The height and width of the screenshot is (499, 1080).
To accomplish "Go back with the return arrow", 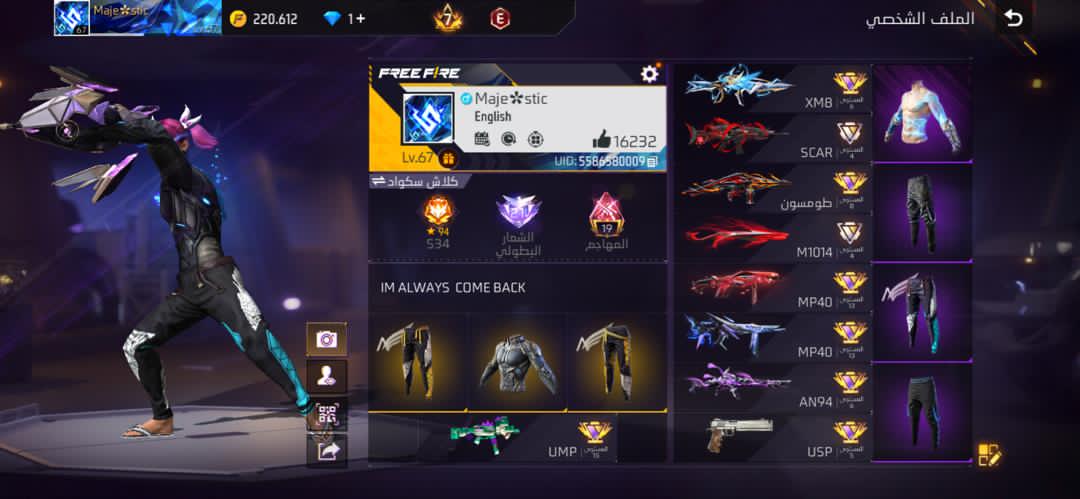I will point(1014,18).
